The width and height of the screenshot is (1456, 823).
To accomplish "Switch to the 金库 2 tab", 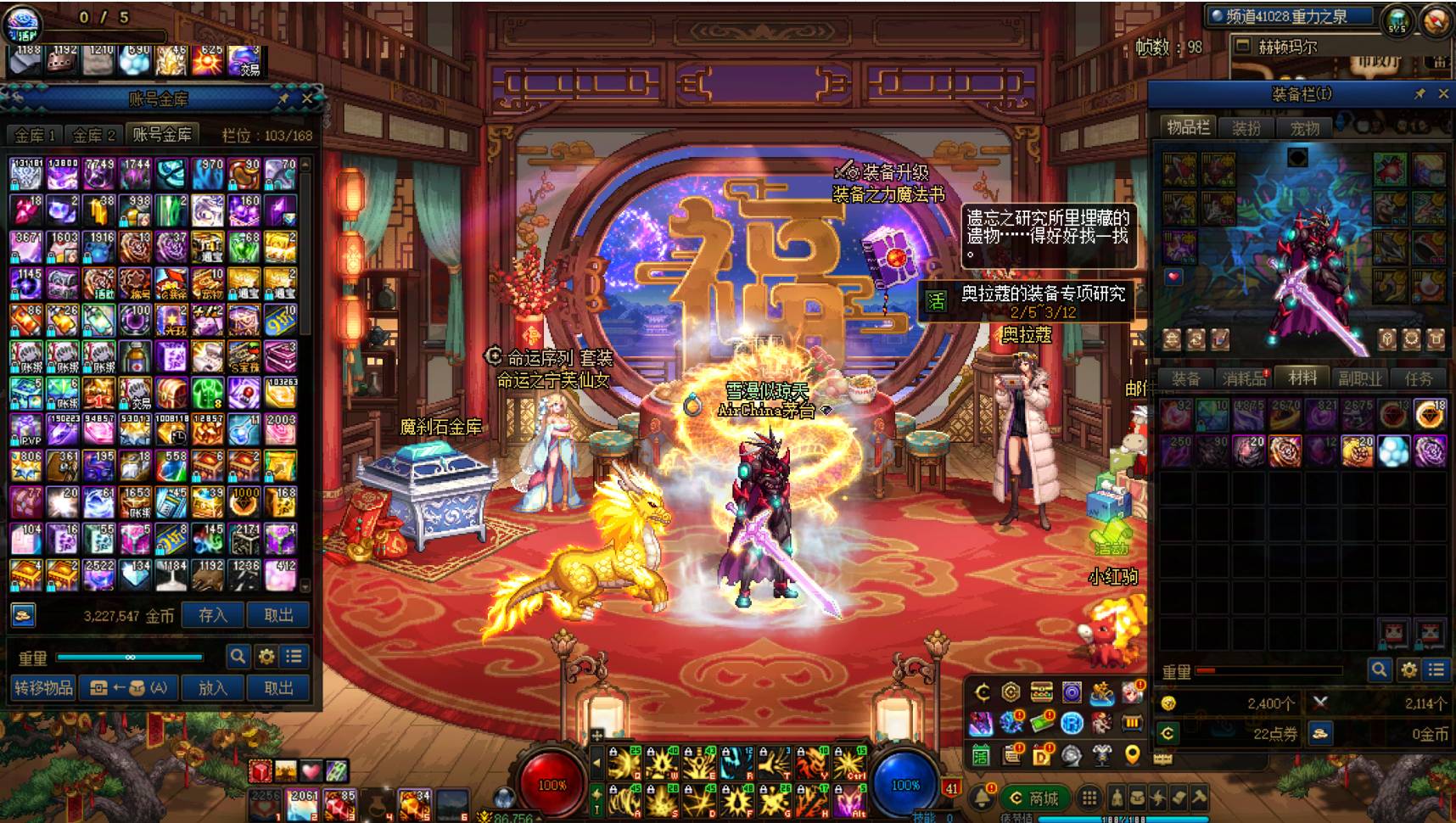I will 93,135.
